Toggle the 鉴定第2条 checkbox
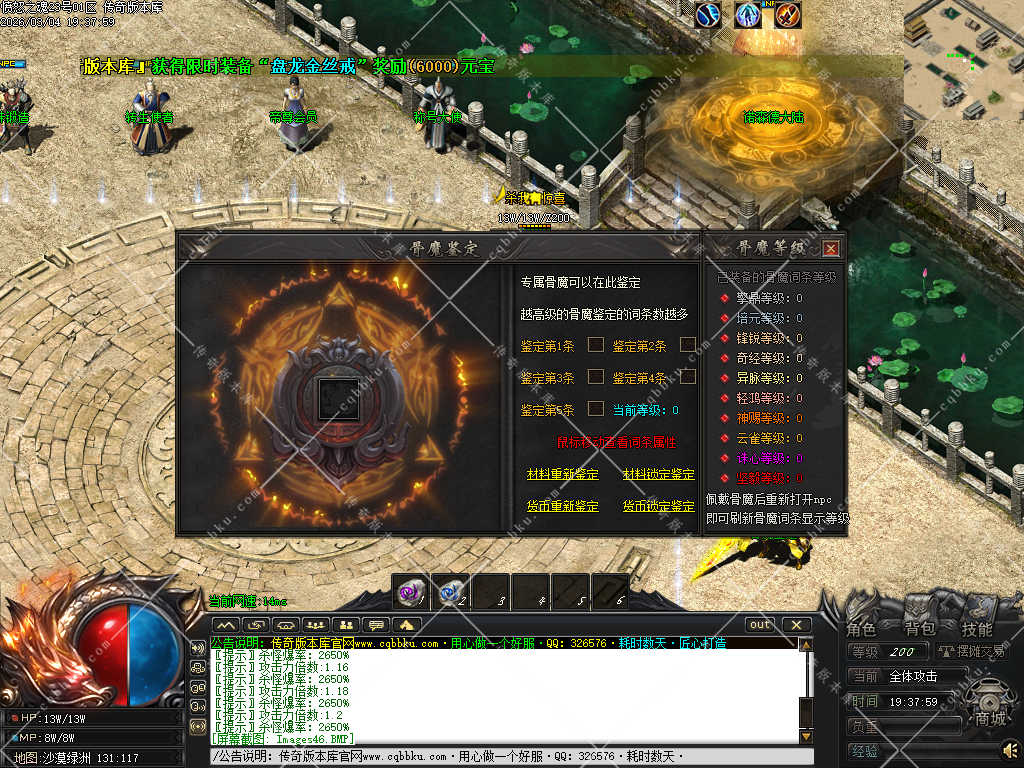This screenshot has width=1024, height=768. click(x=688, y=345)
